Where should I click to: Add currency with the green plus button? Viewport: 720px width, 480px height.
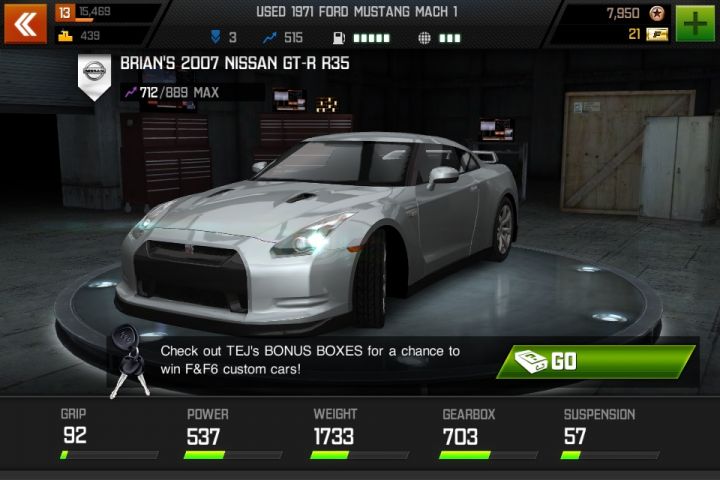[x=695, y=23]
